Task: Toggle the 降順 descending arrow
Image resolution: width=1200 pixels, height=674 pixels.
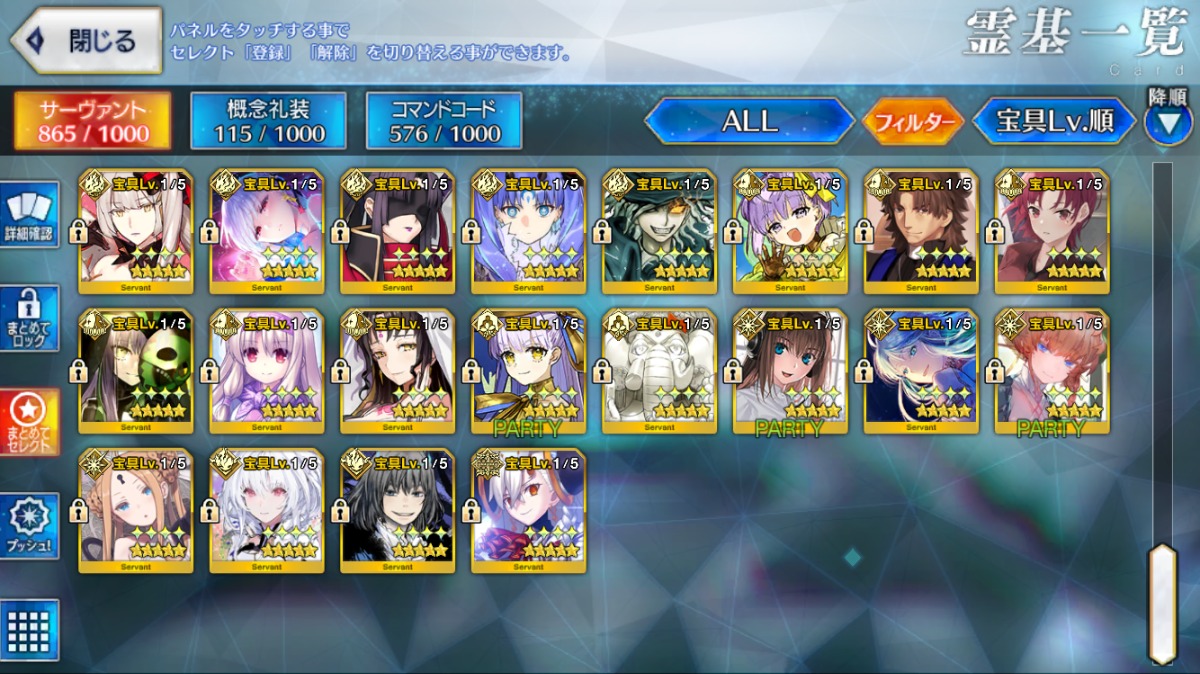Action: pyautogui.click(x=1167, y=122)
